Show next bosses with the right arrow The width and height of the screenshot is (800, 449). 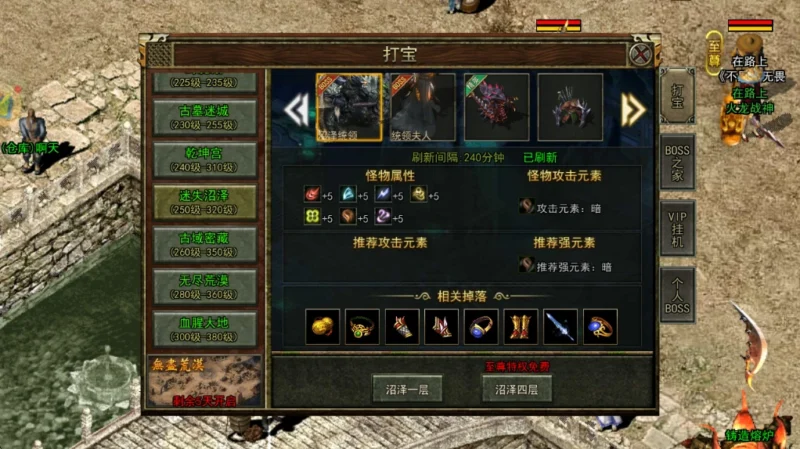[632, 108]
